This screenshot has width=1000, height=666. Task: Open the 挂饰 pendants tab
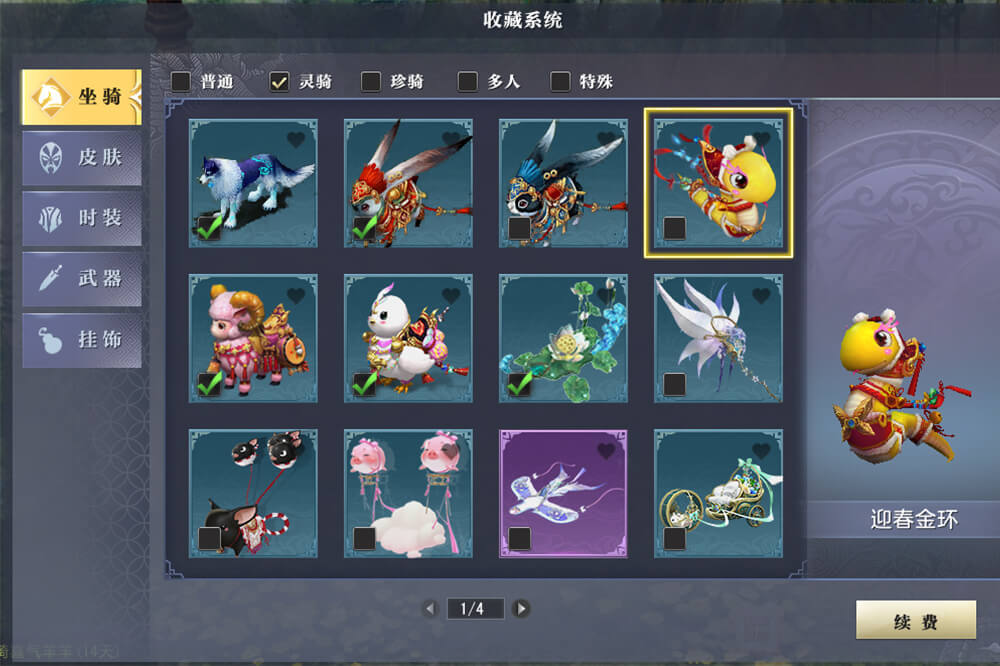[x=81, y=340]
